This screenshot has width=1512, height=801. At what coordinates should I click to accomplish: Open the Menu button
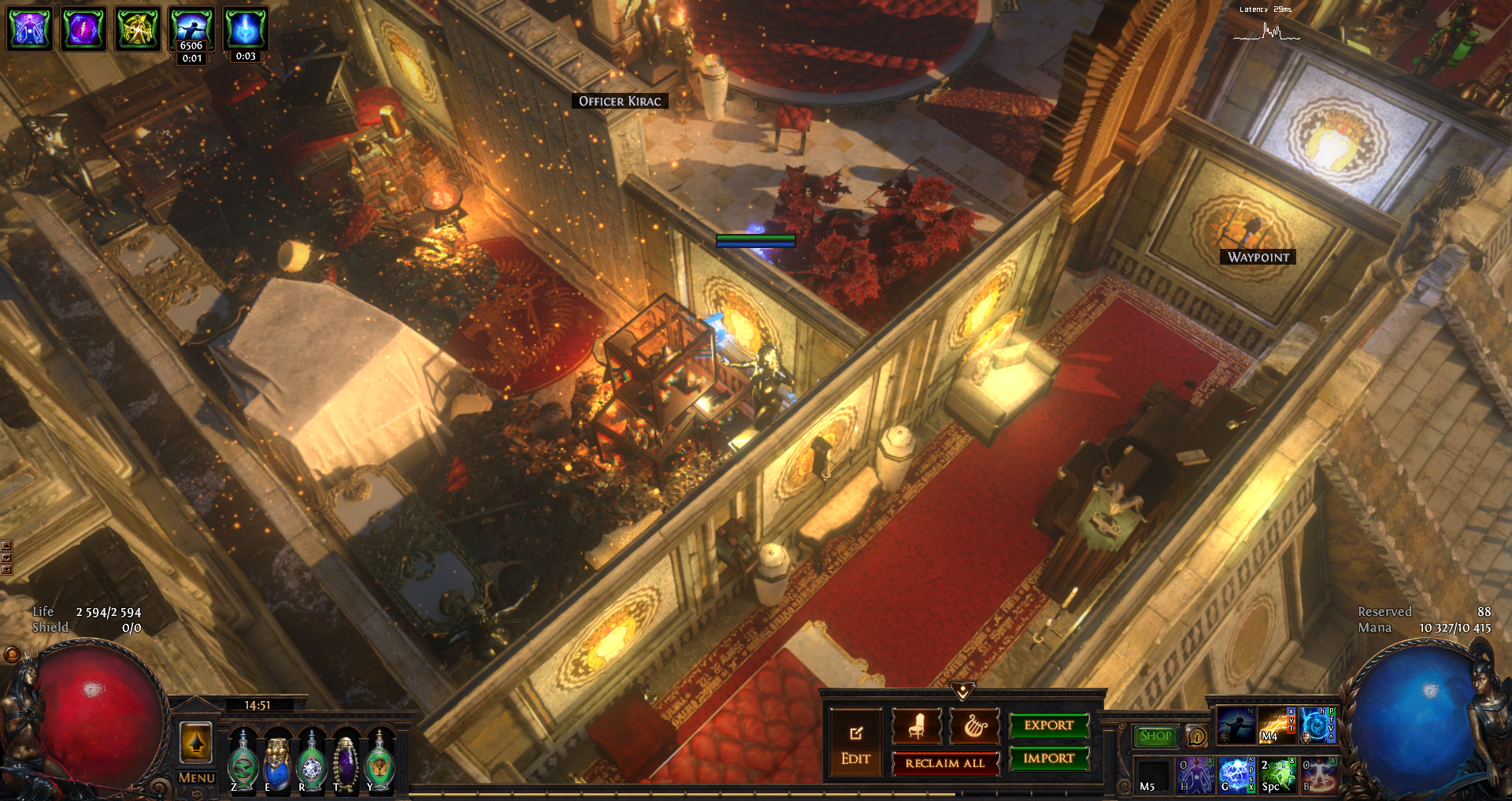tap(196, 778)
